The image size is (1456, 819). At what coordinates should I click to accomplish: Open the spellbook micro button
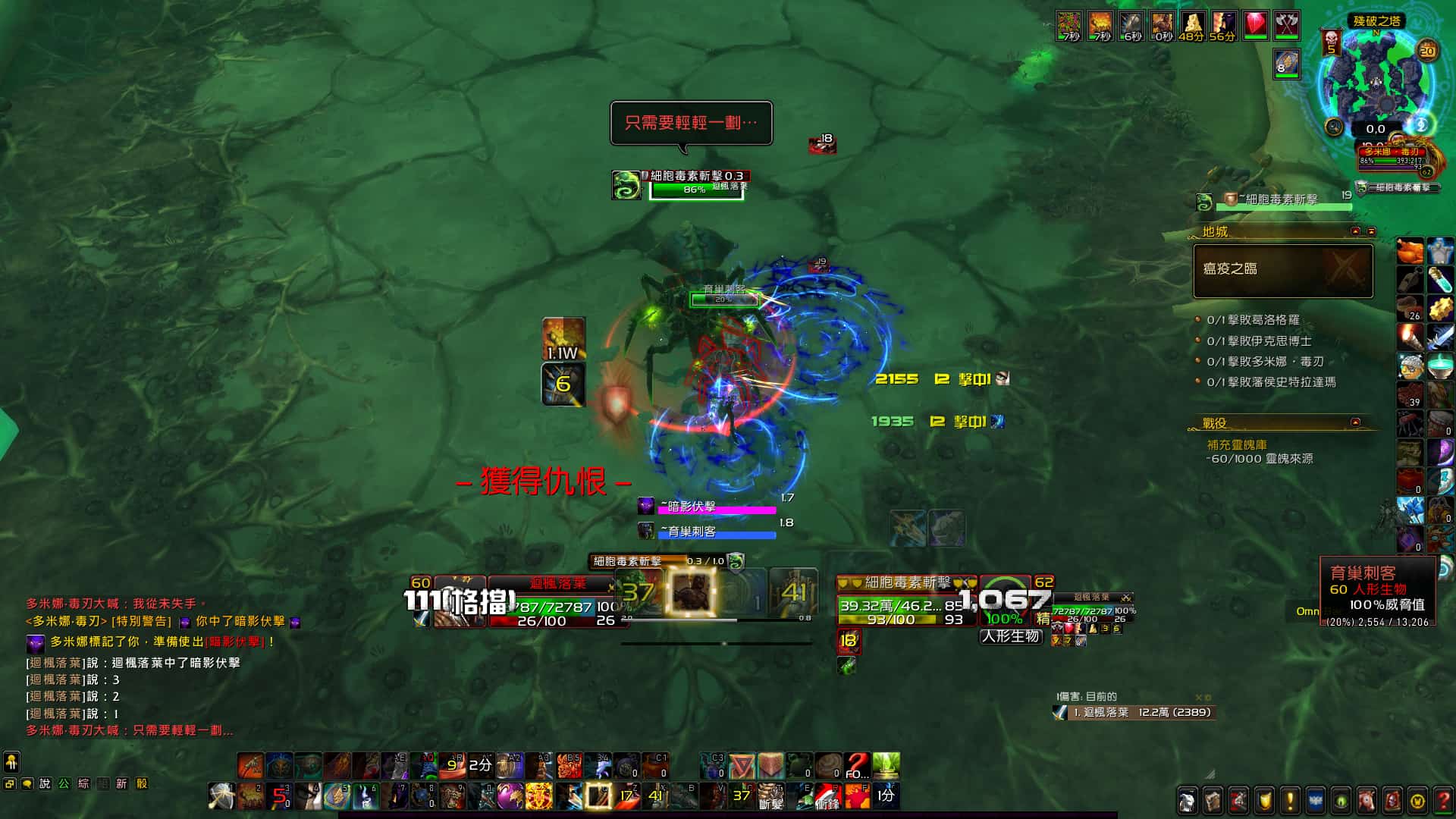click(1213, 800)
